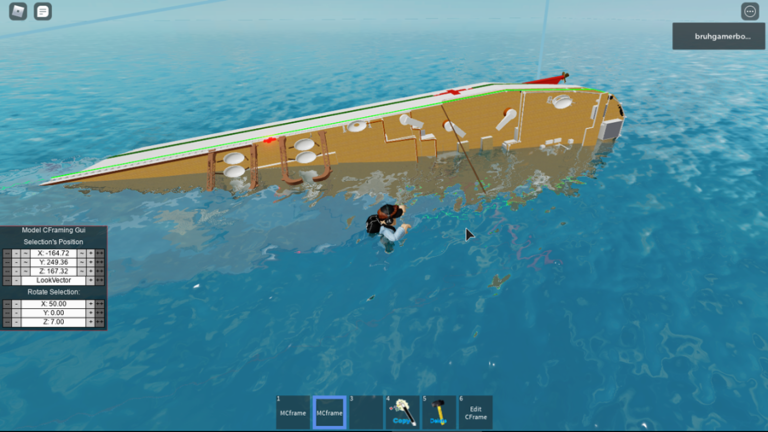Screen dimensions: 768x432
Task: Click the Rotate Selection Y field showing 0.00
Action: (x=53, y=312)
